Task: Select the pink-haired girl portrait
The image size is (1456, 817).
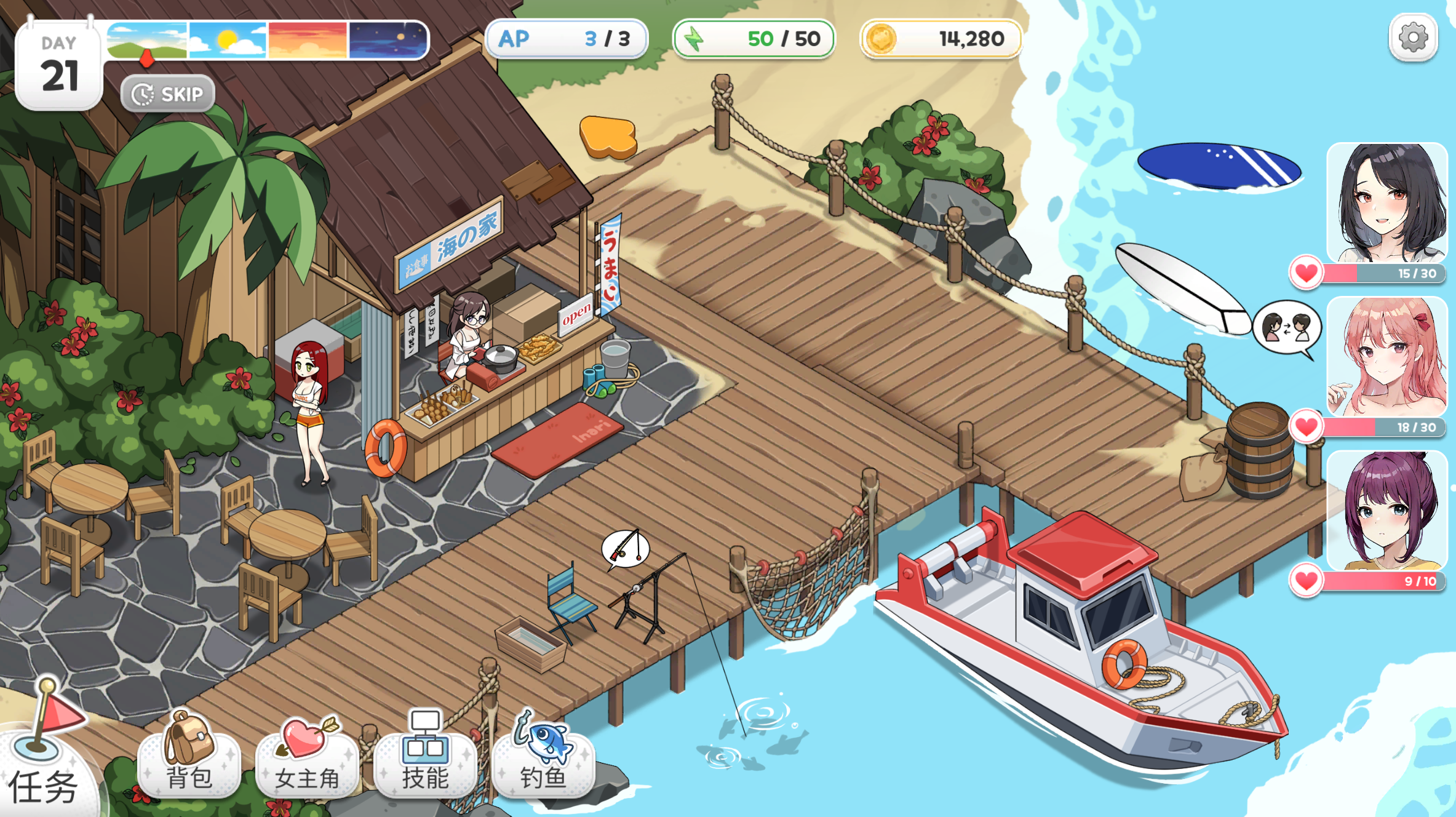Action: (x=1386, y=357)
